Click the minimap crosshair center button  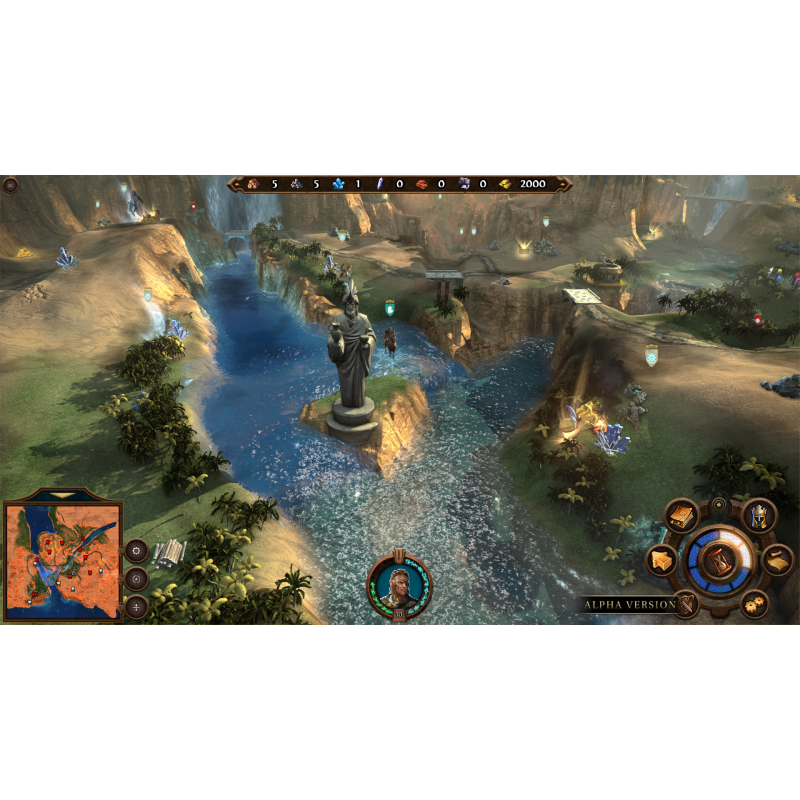(136, 606)
